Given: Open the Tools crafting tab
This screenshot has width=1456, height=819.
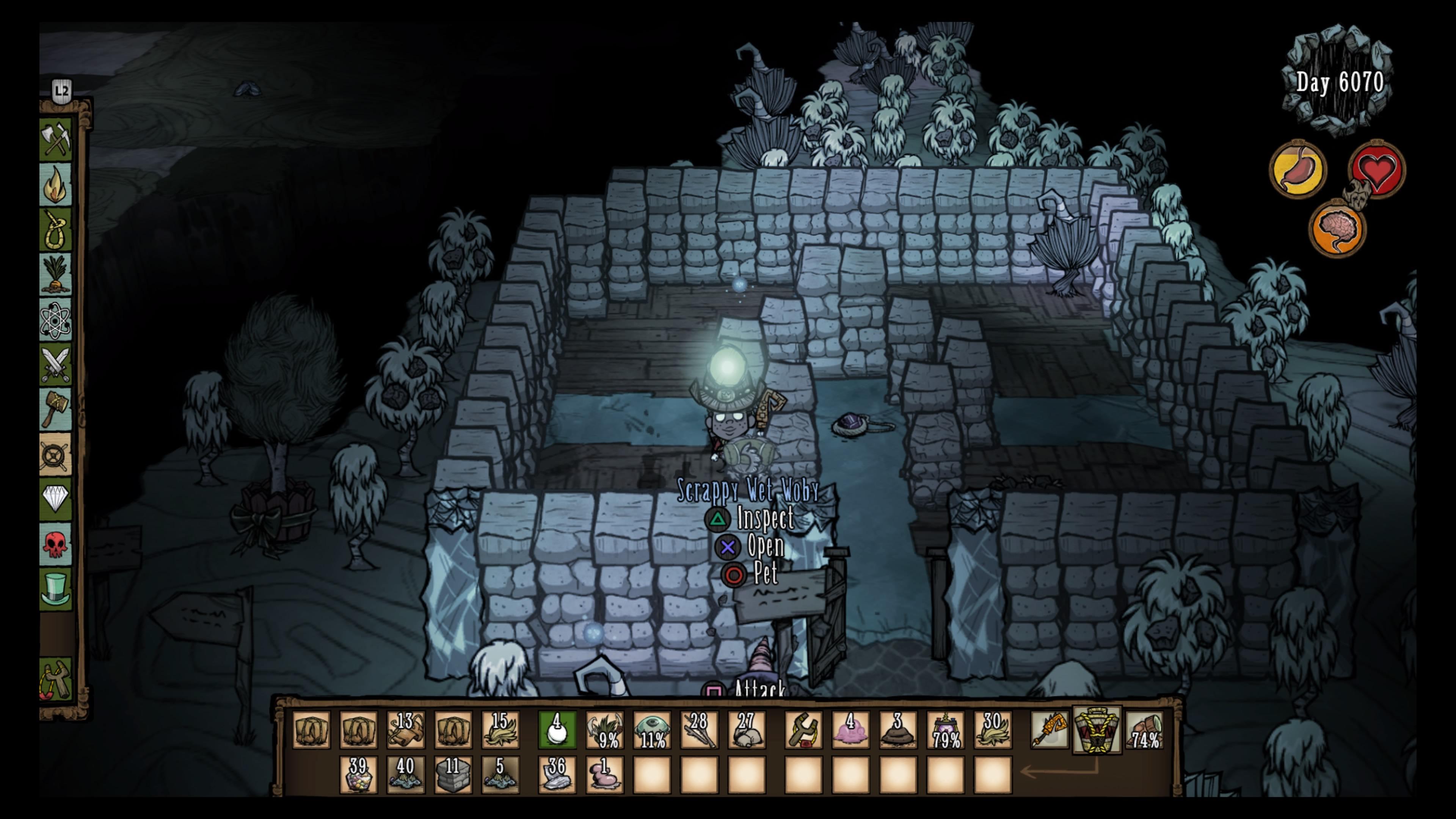Looking at the screenshot, I should pyautogui.click(x=56, y=140).
